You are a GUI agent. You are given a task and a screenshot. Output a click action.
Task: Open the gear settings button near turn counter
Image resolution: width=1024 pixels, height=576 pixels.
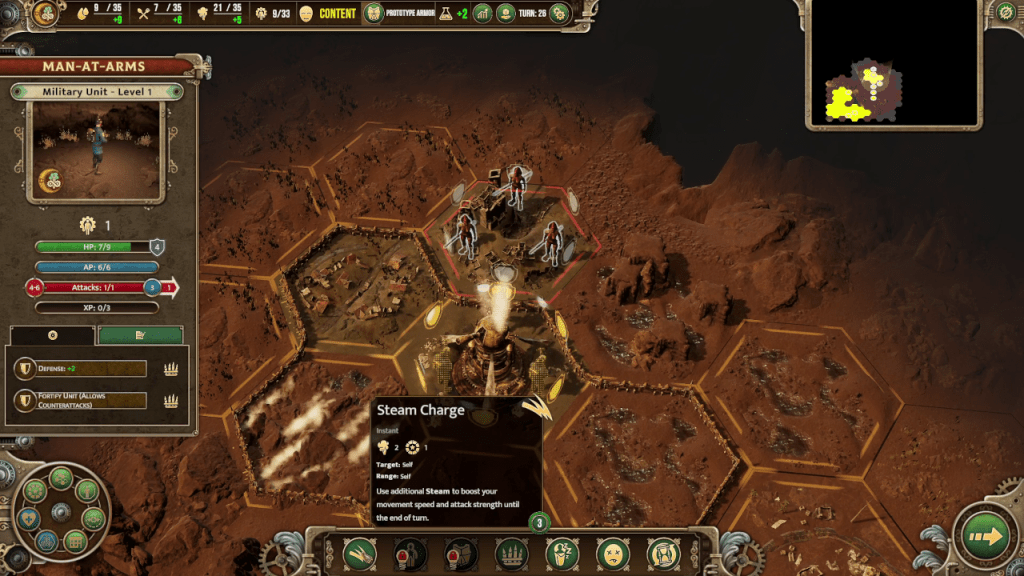[x=559, y=13]
